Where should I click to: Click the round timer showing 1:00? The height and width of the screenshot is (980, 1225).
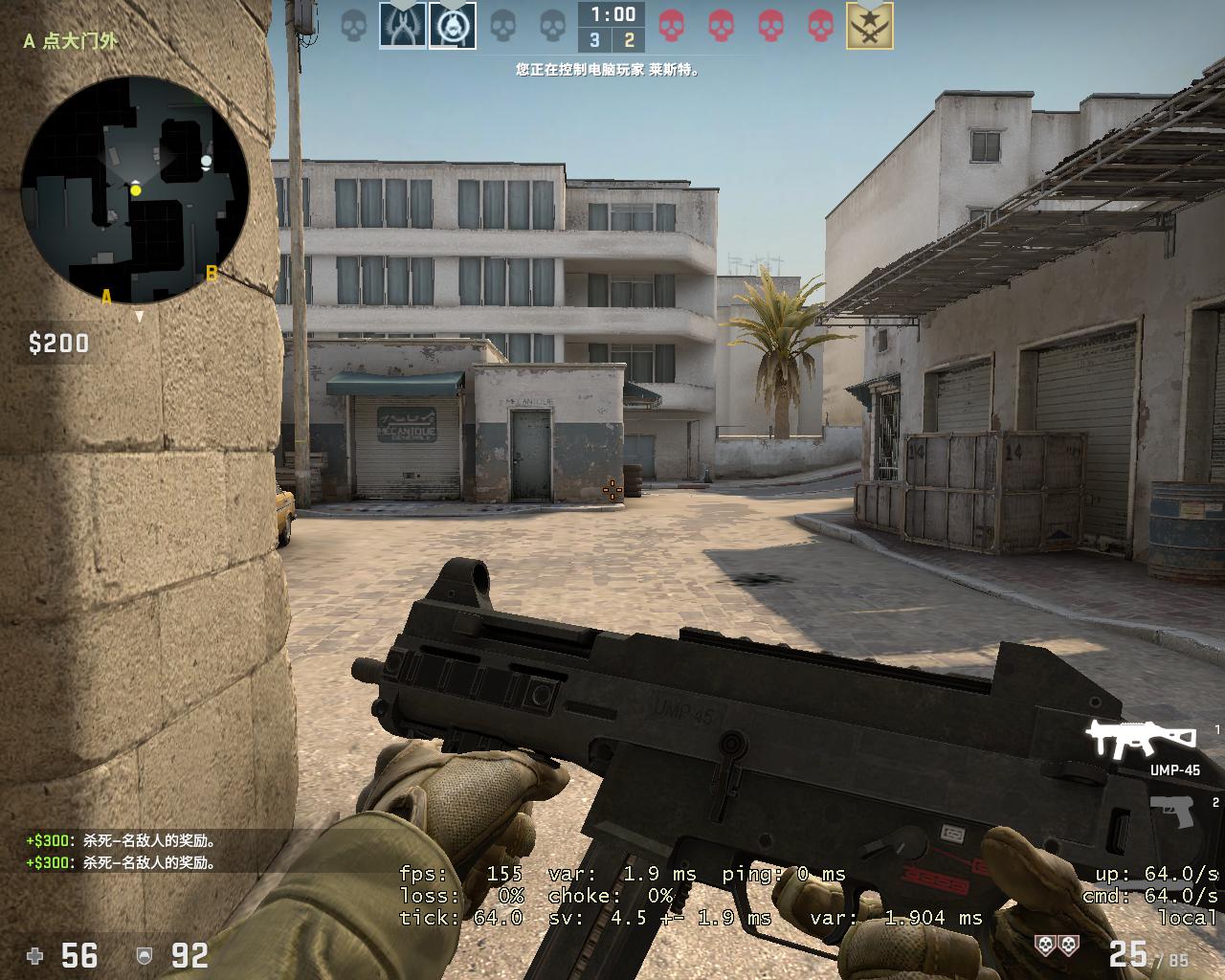tap(612, 13)
